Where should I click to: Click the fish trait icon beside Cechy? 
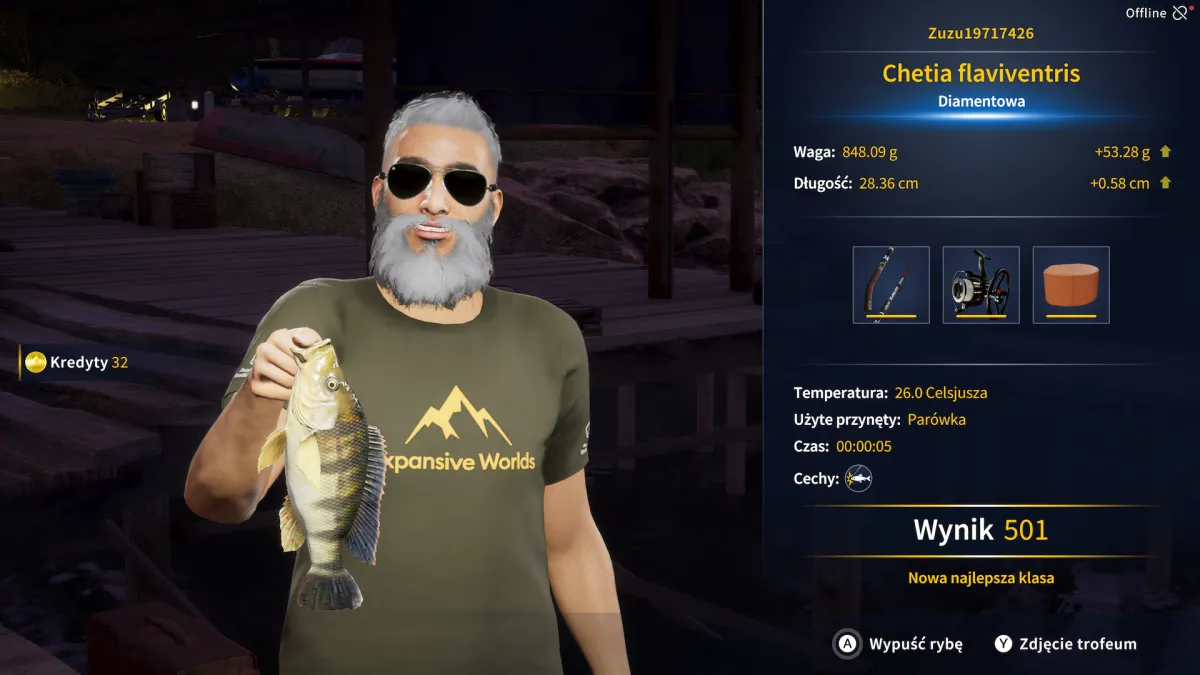(x=858, y=479)
